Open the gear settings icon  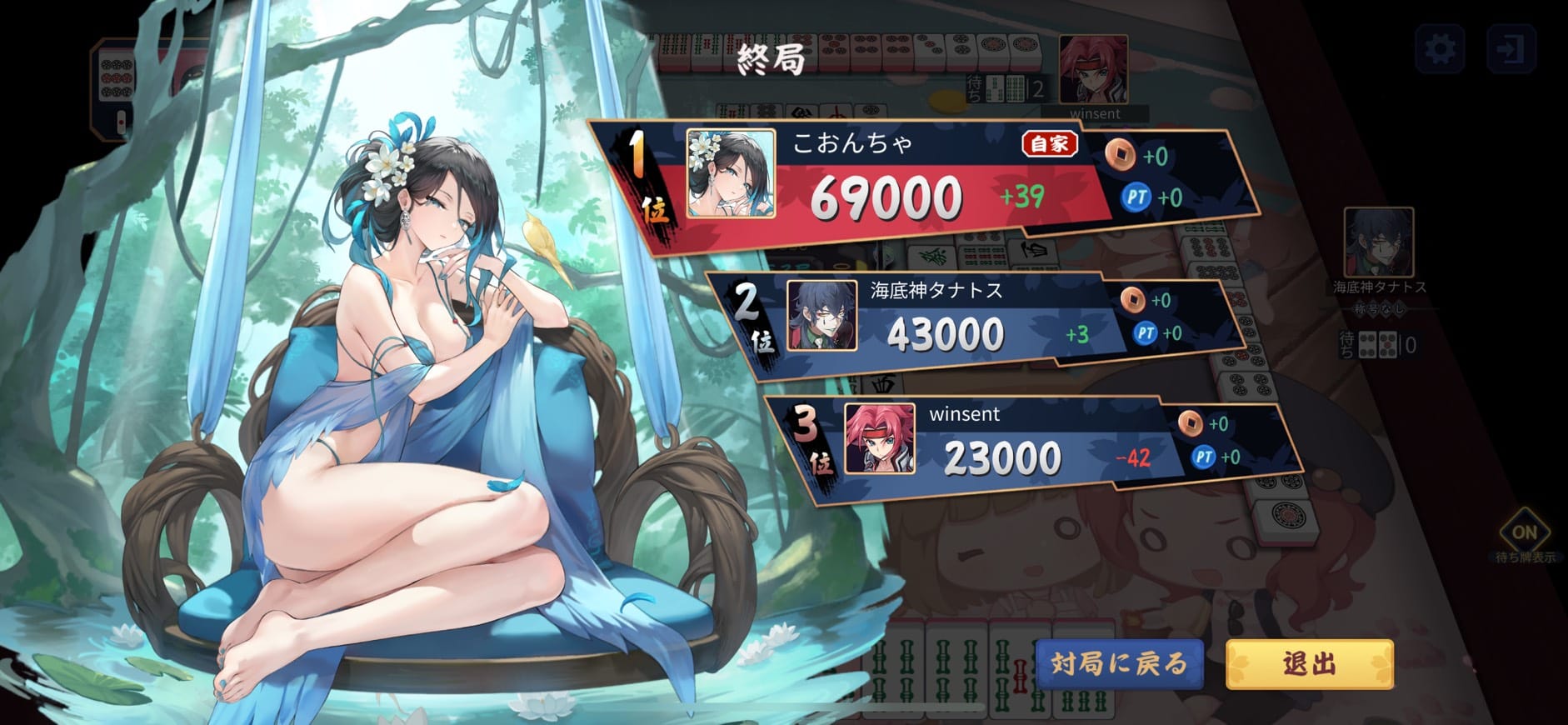pos(1440,49)
